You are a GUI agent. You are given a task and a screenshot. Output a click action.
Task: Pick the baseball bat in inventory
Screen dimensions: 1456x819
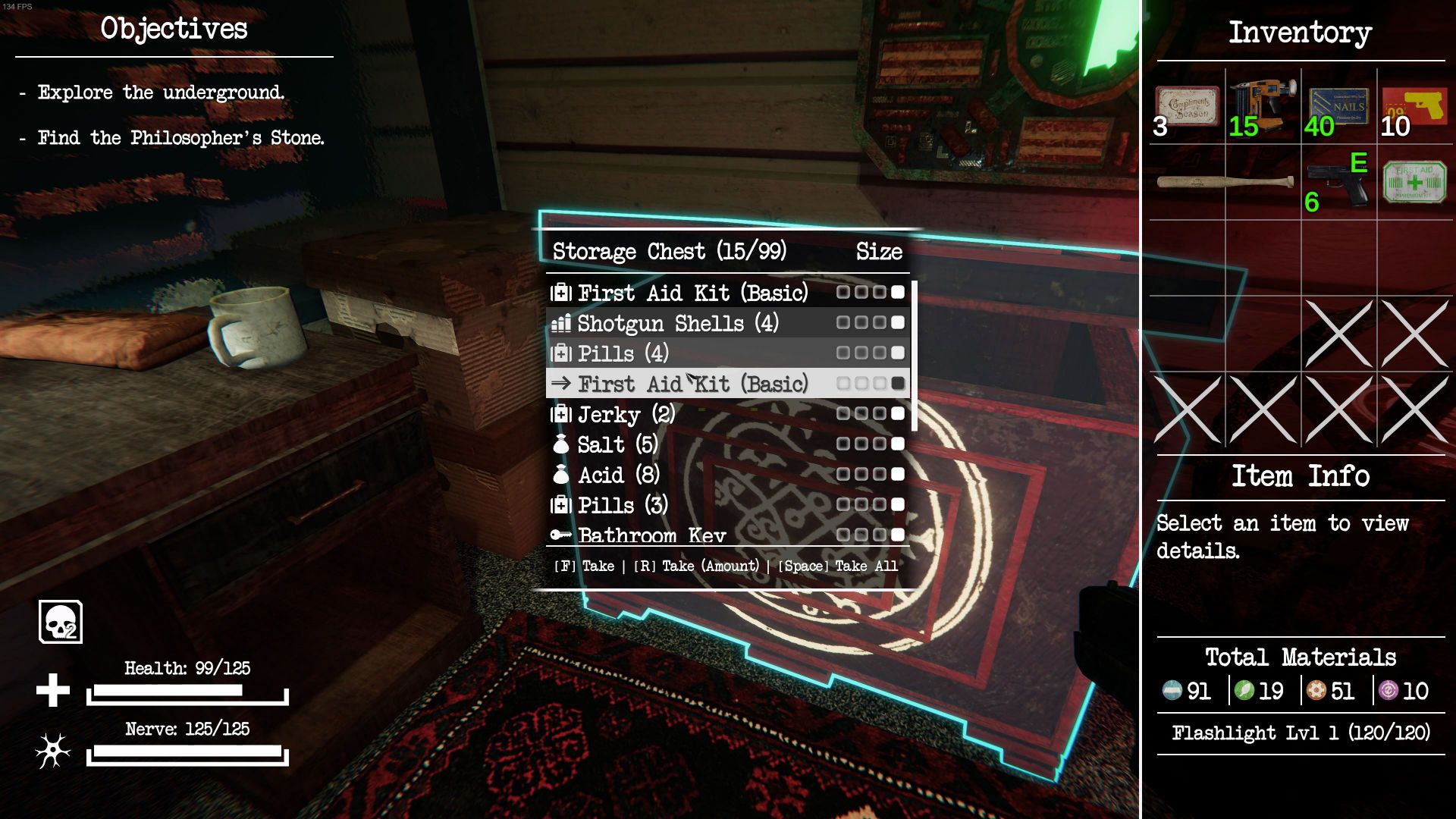(x=1225, y=183)
